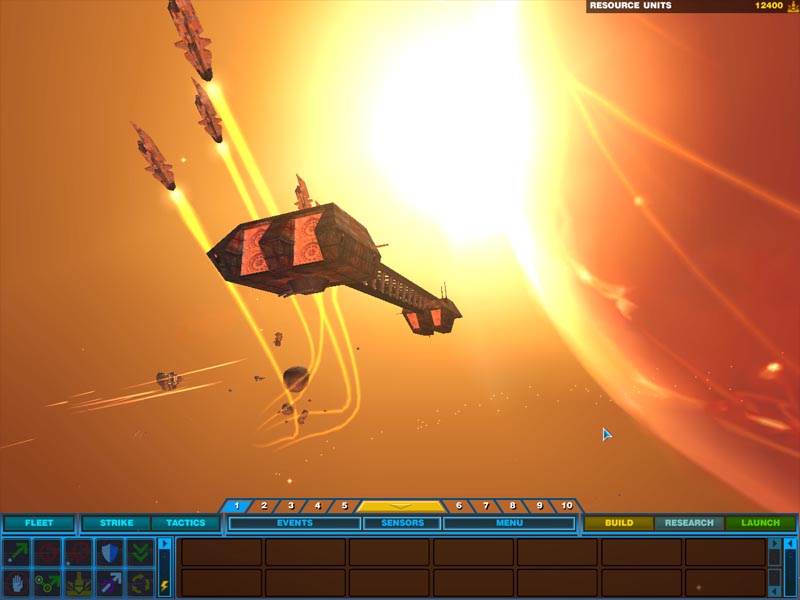The height and width of the screenshot is (600, 800).
Task: Select control group tab 1
Action: coord(237,506)
